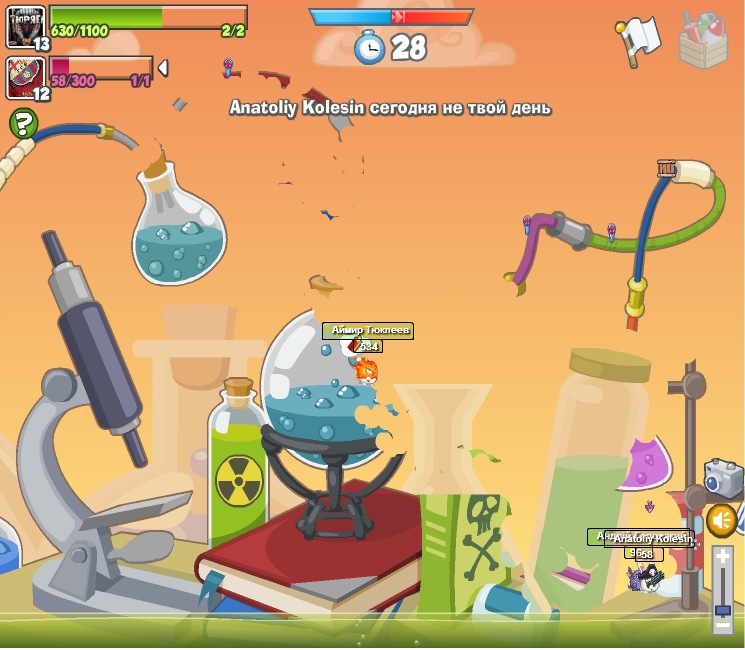Image resolution: width=745 pixels, height=650 pixels.
Task: Open help with the green question mark
Action: click(x=23, y=124)
